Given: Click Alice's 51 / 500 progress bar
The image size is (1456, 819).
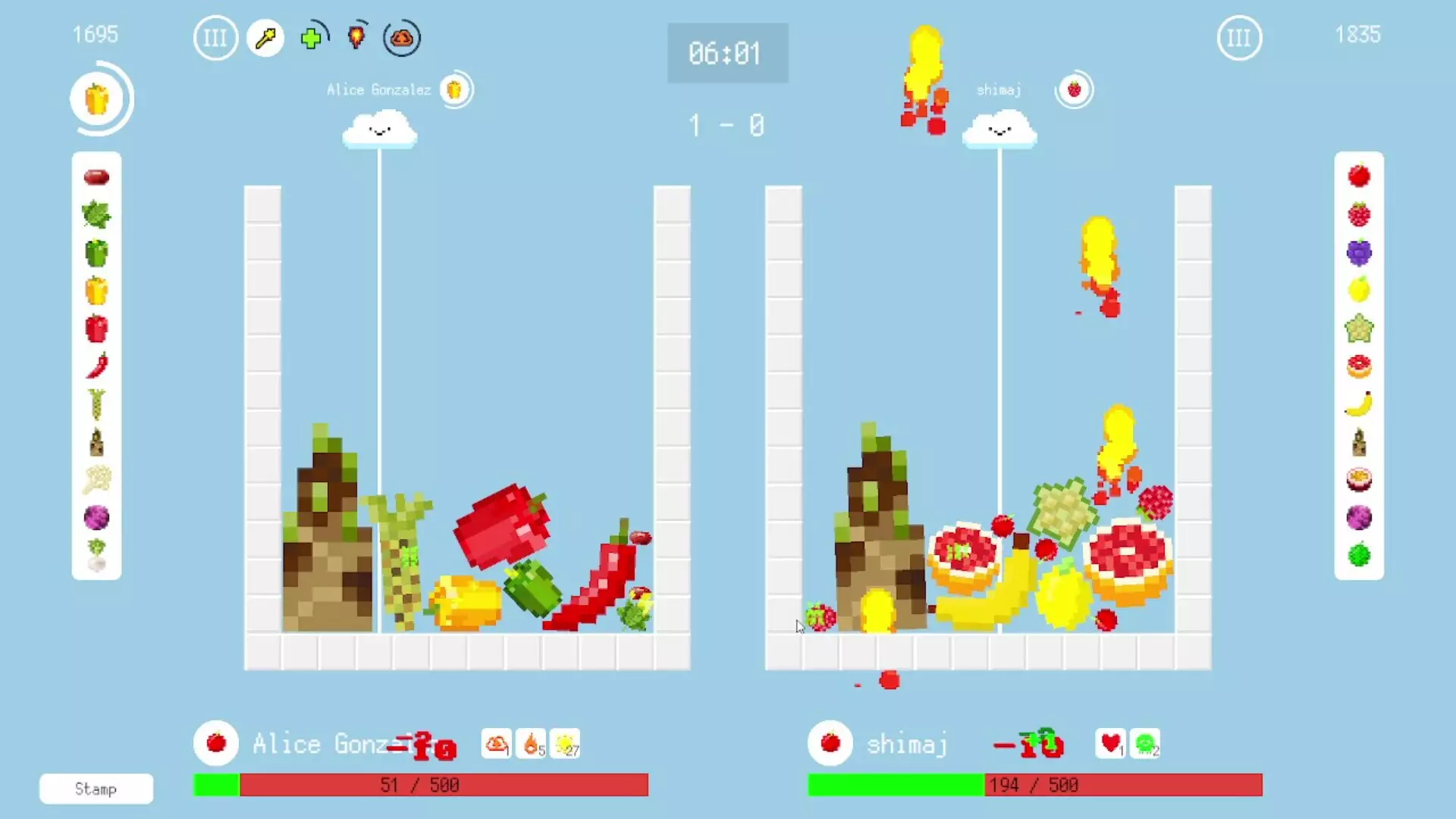Looking at the screenshot, I should [x=421, y=785].
